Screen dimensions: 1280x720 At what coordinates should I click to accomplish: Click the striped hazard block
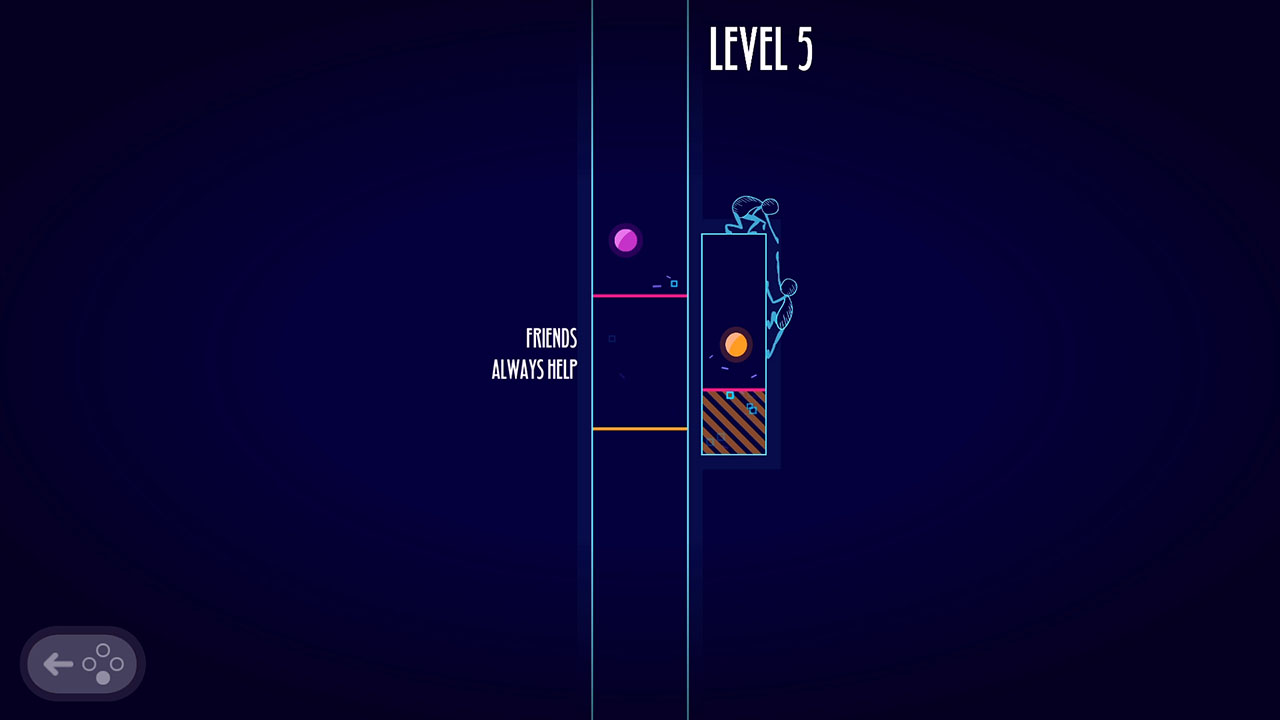coord(733,425)
